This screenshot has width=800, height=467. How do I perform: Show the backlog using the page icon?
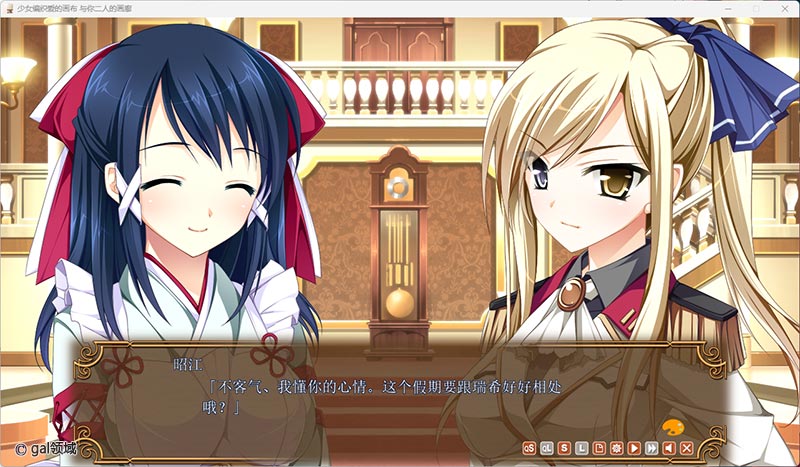point(599,447)
